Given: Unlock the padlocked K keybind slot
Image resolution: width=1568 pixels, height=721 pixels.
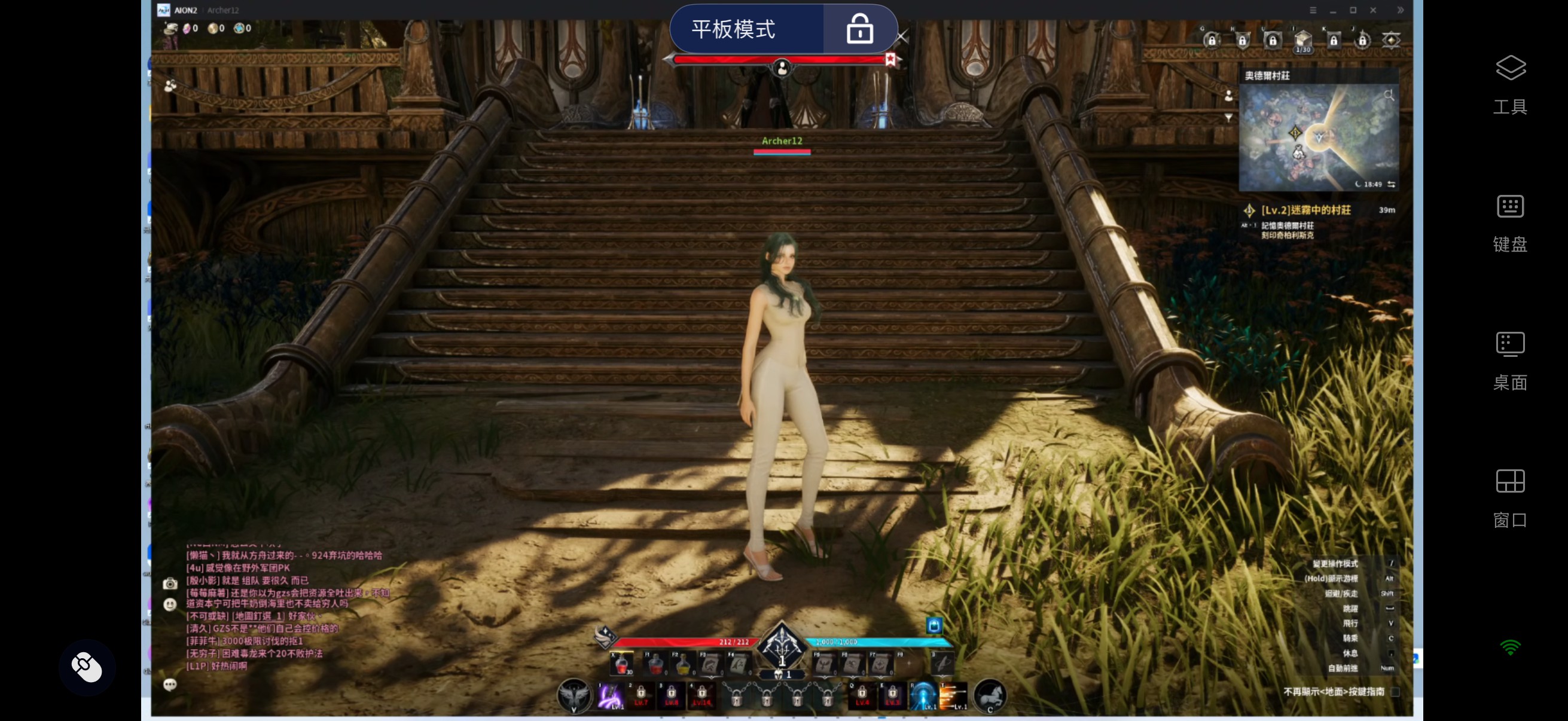Looking at the screenshot, I should coord(1333,40).
